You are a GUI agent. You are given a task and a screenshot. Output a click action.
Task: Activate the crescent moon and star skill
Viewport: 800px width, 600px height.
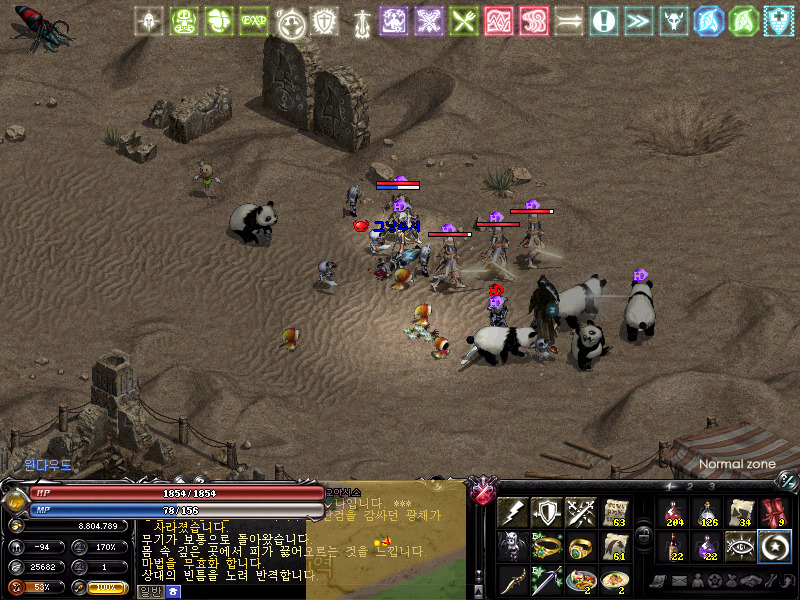click(x=775, y=547)
